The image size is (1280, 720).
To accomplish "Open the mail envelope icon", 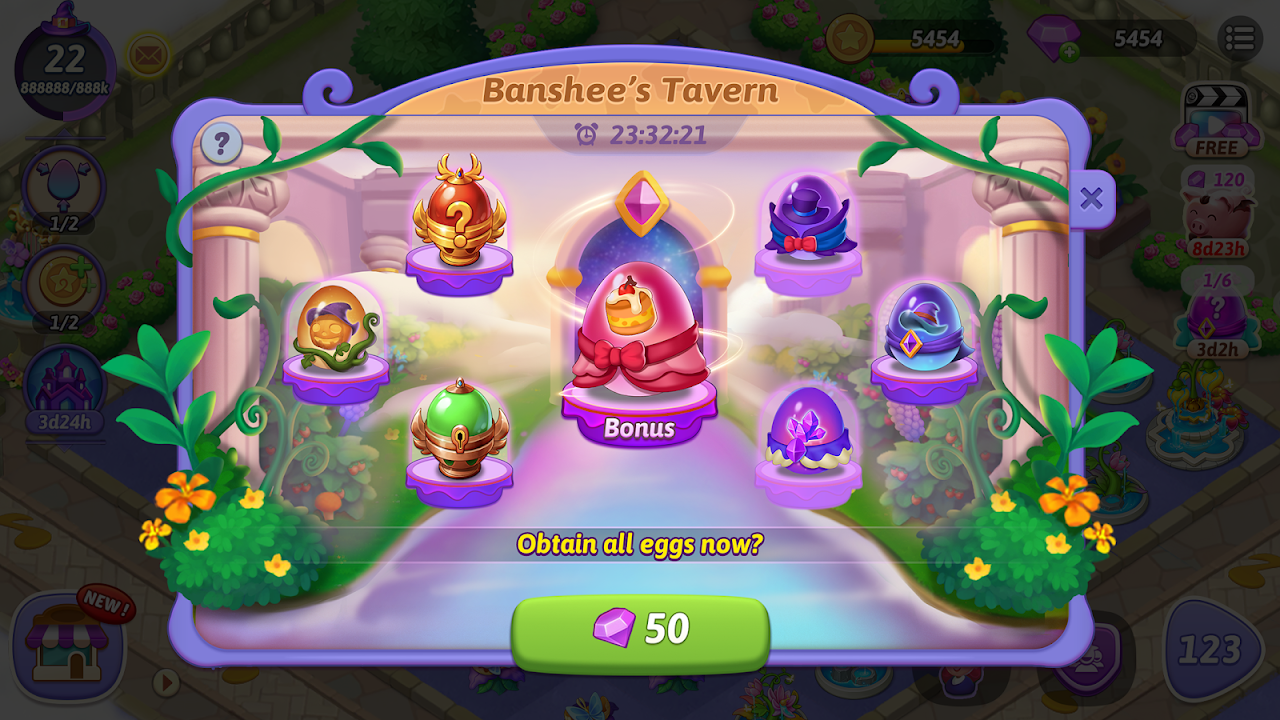I will [x=148, y=55].
